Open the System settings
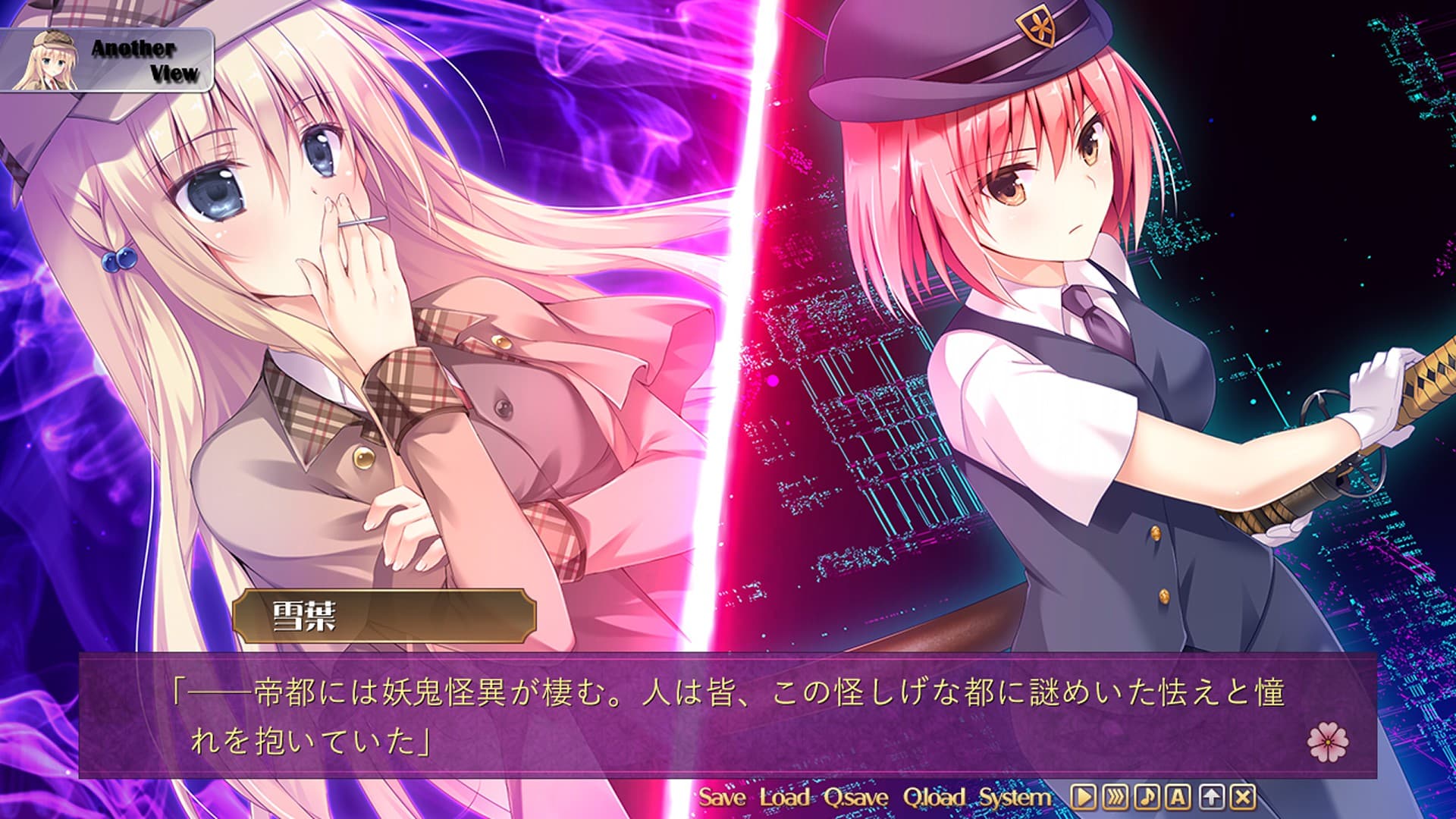 [1015, 797]
